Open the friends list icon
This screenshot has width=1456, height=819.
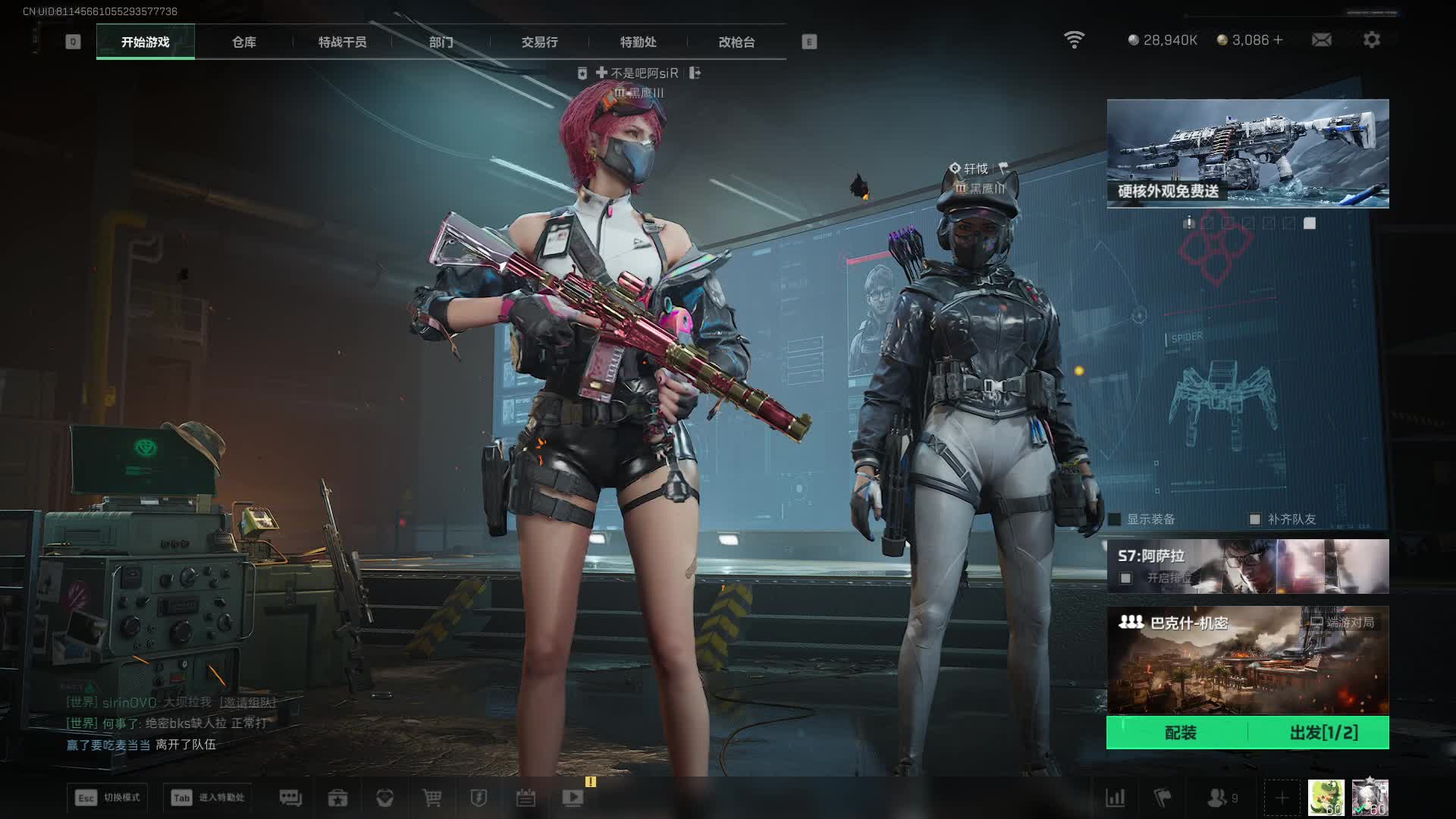pyautogui.click(x=1218, y=798)
